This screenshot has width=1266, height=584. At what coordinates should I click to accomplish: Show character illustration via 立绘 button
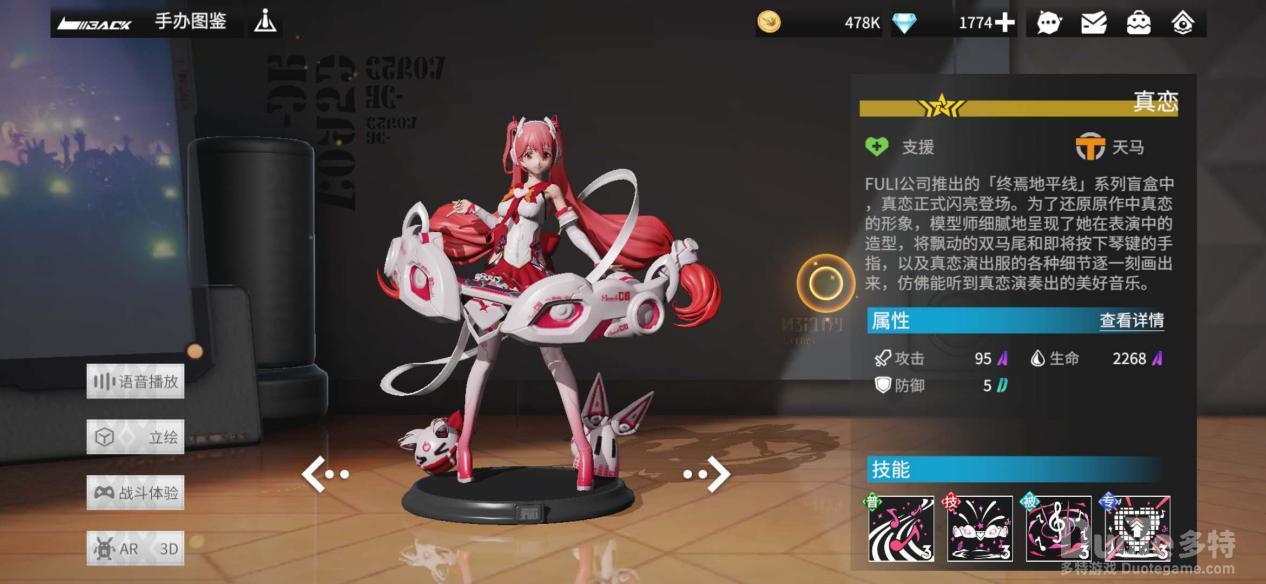click(135, 437)
